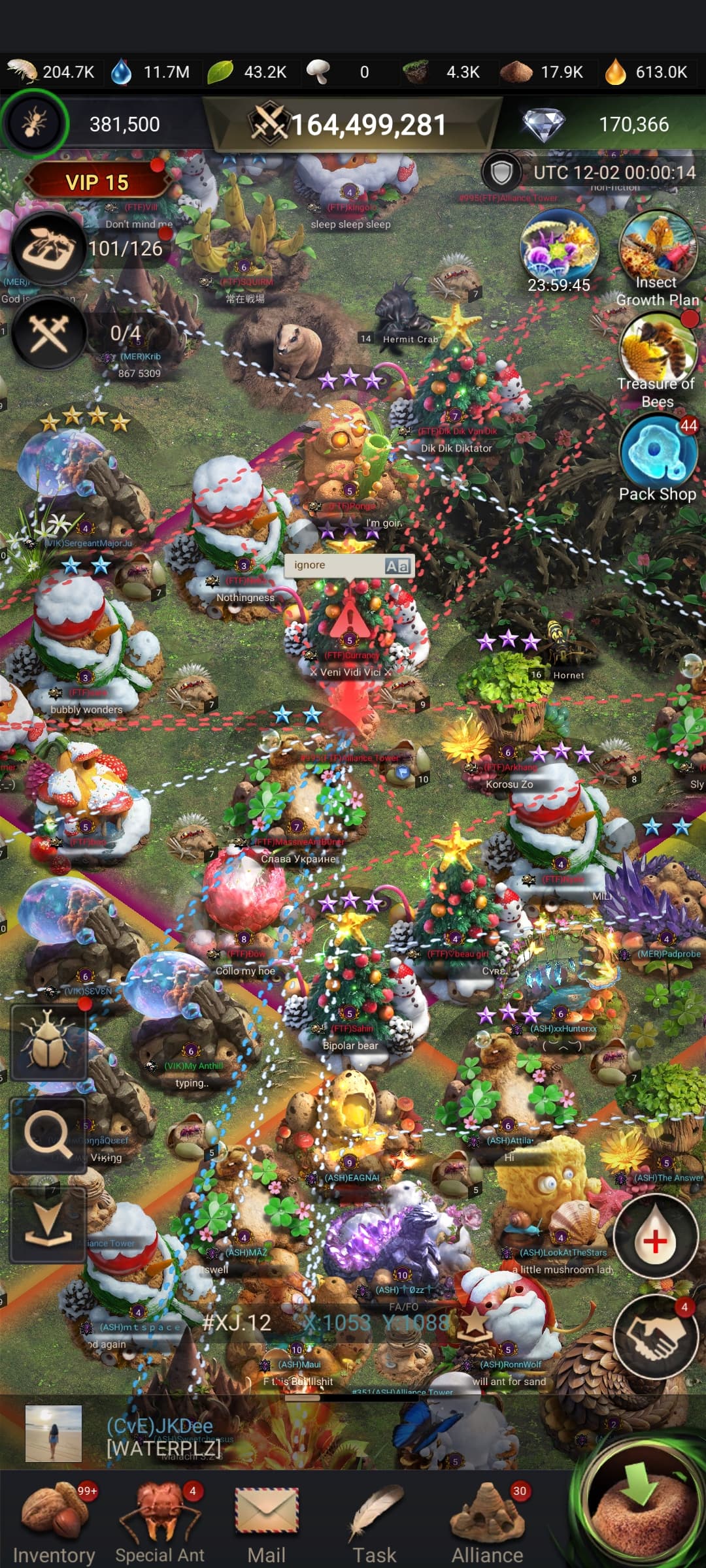Open the Alliance menu

[488, 1521]
